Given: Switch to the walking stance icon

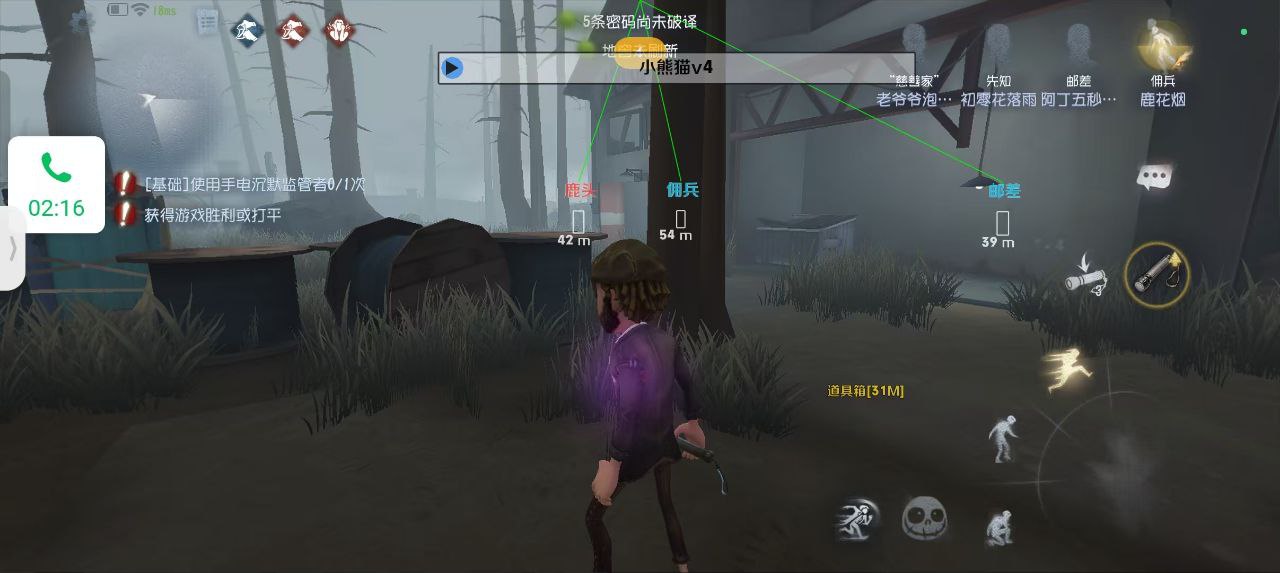Looking at the screenshot, I should [x=1002, y=438].
